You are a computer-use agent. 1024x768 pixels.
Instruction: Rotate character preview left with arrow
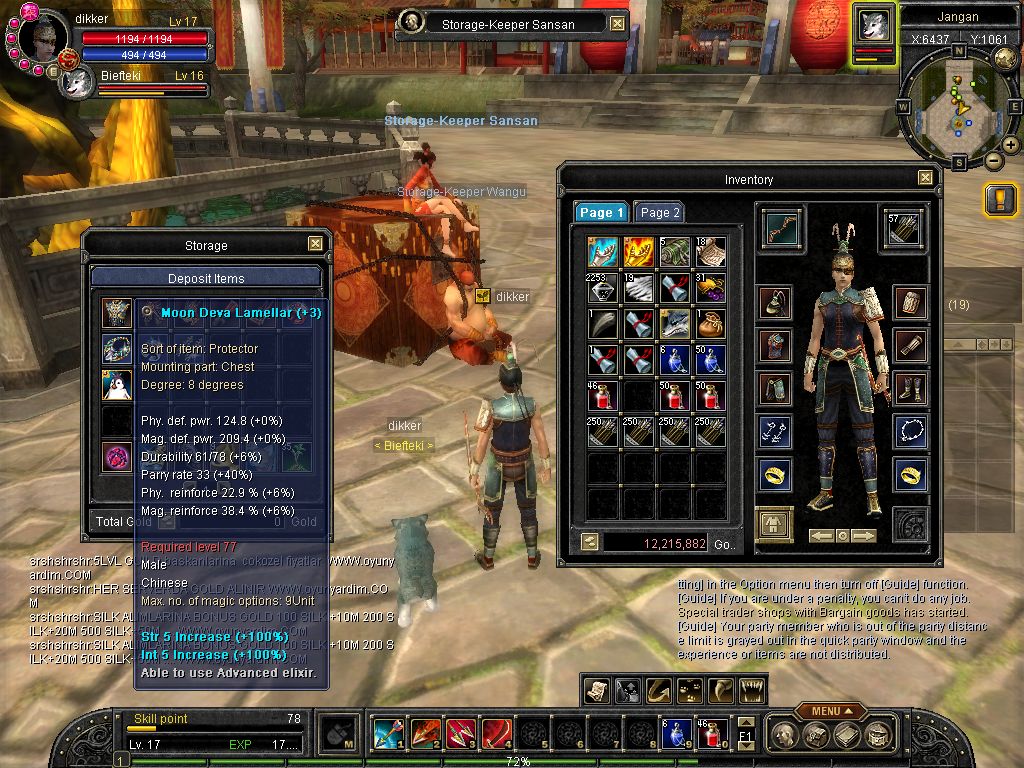821,536
